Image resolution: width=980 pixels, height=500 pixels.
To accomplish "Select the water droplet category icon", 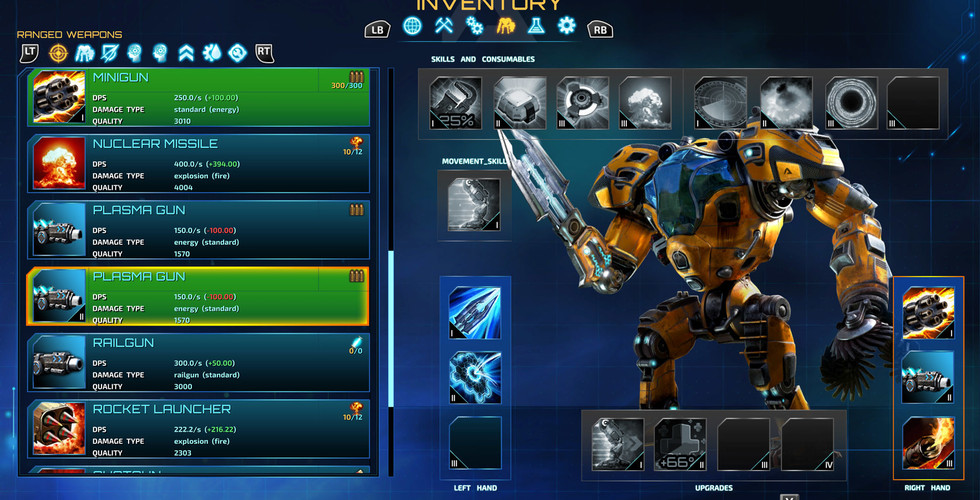I will (x=211, y=52).
